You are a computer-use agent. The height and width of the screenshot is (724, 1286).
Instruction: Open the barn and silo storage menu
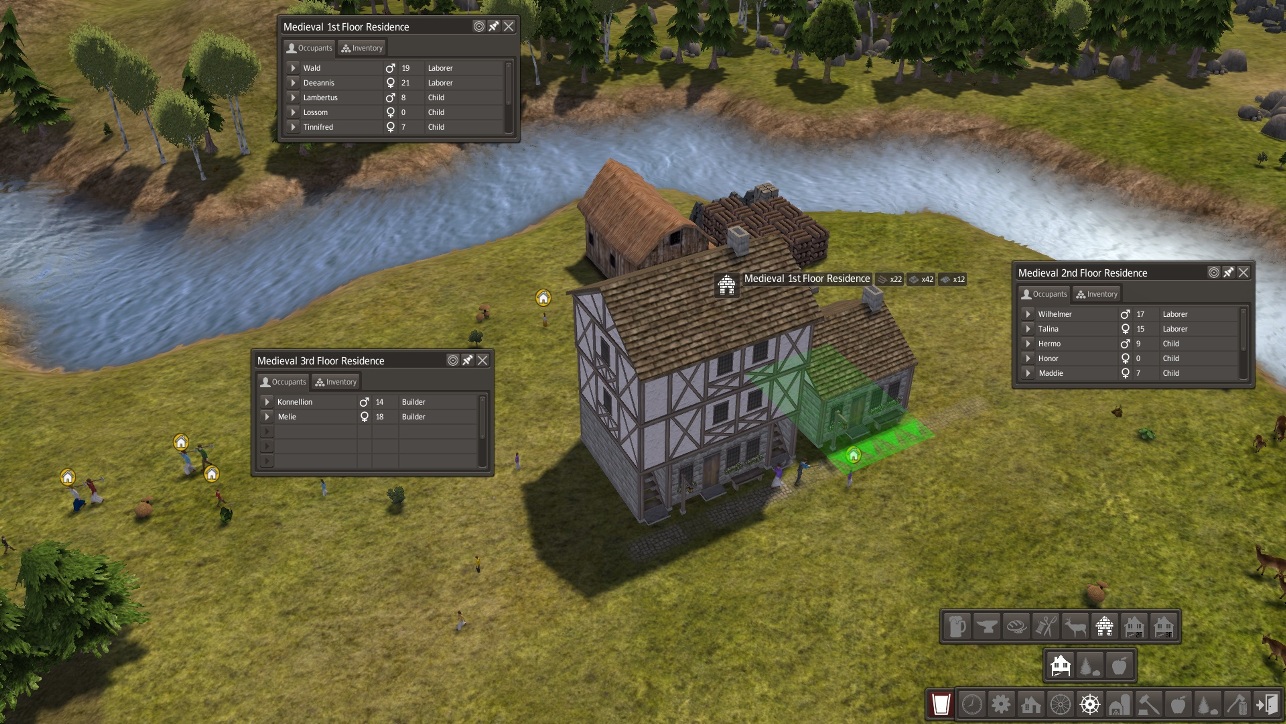click(x=1120, y=704)
